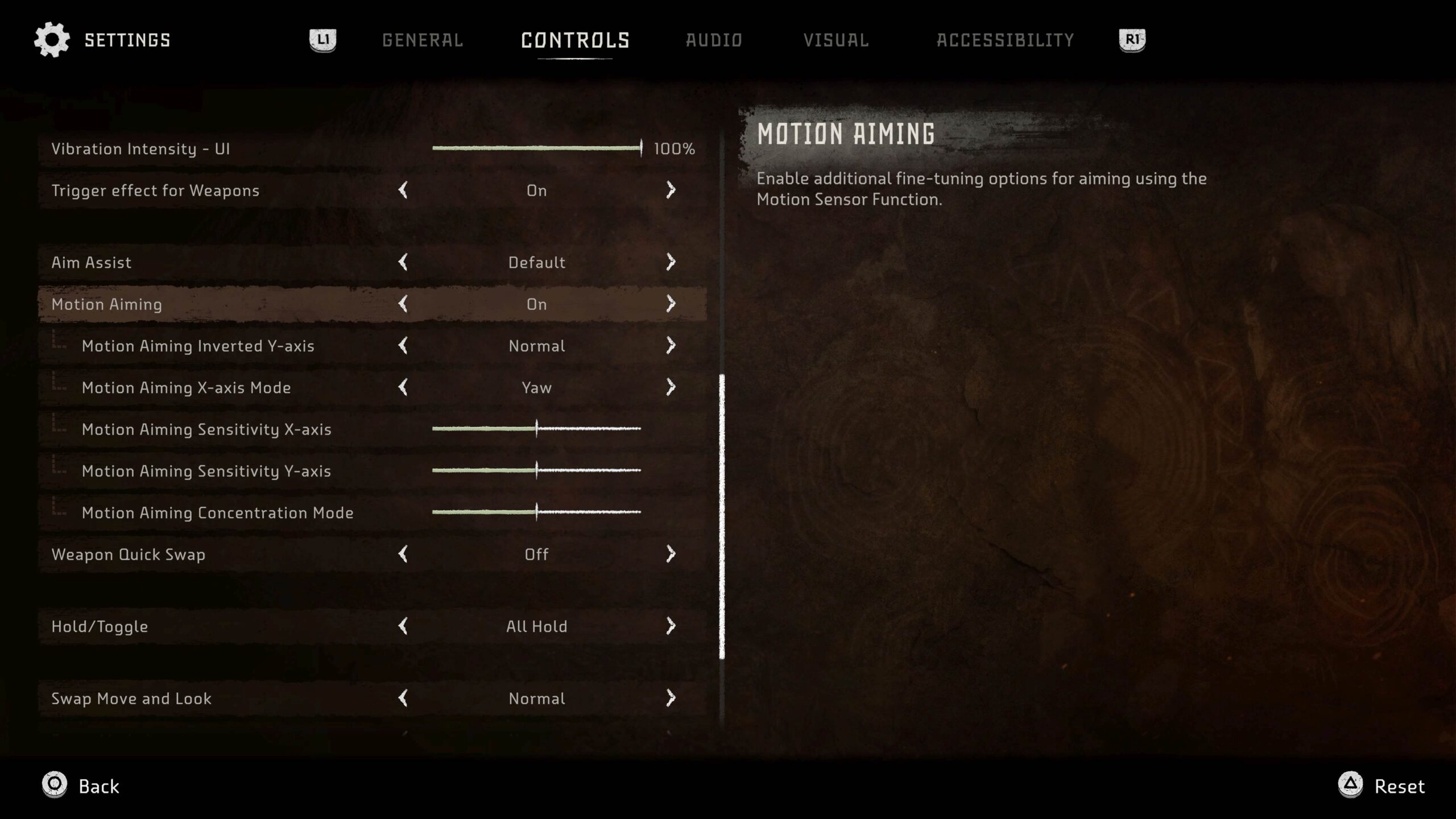Viewport: 1456px width, 819px height.
Task: Change Hold/Toggle using its left arrow
Action: pos(403,626)
